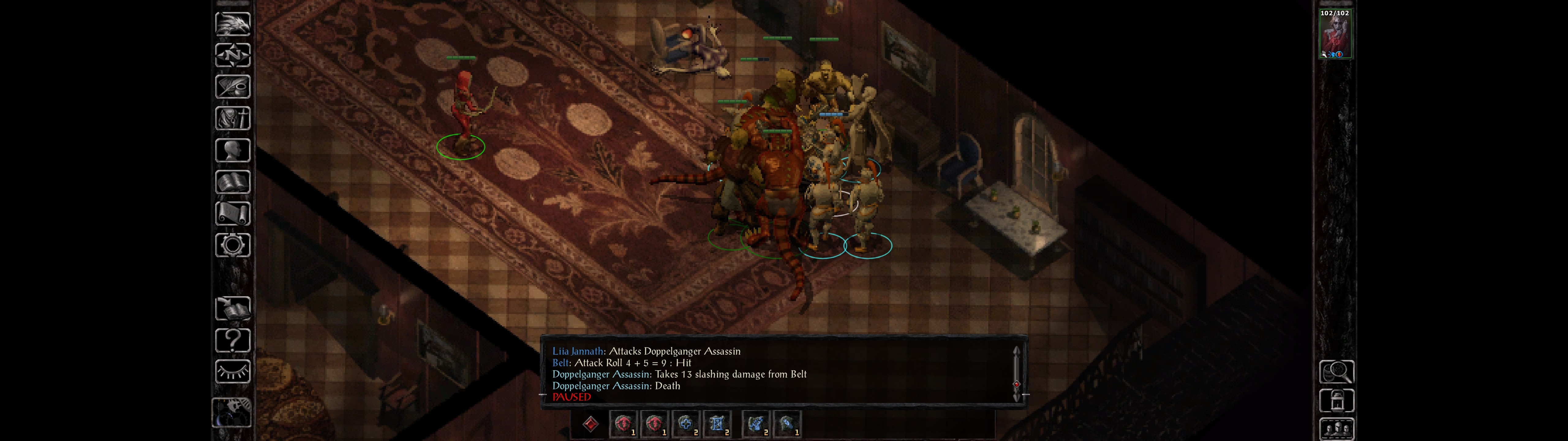The image size is (1568, 441).
Task: Activate the blue hourglass ability
Action: (717, 424)
